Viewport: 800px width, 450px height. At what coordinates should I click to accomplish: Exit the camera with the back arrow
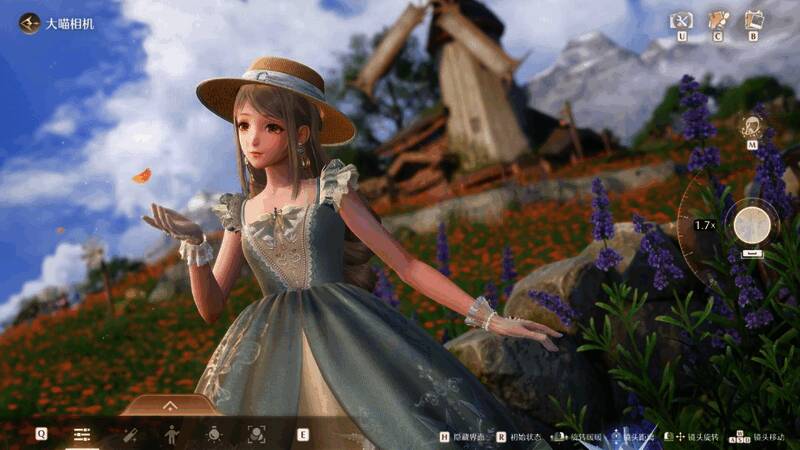[x=28, y=22]
